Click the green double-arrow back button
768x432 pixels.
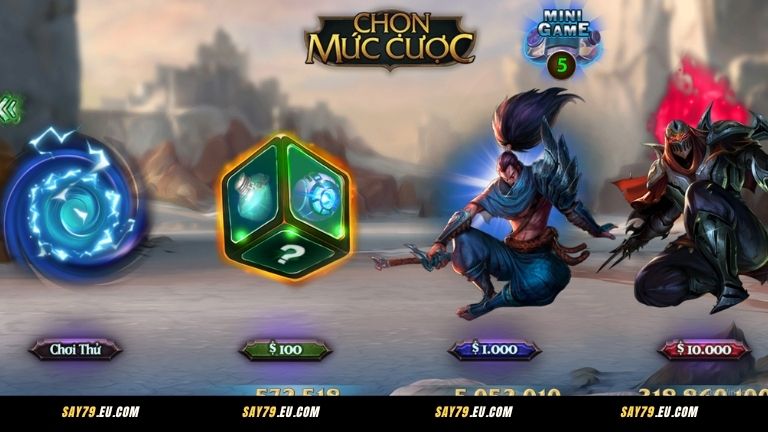11,109
